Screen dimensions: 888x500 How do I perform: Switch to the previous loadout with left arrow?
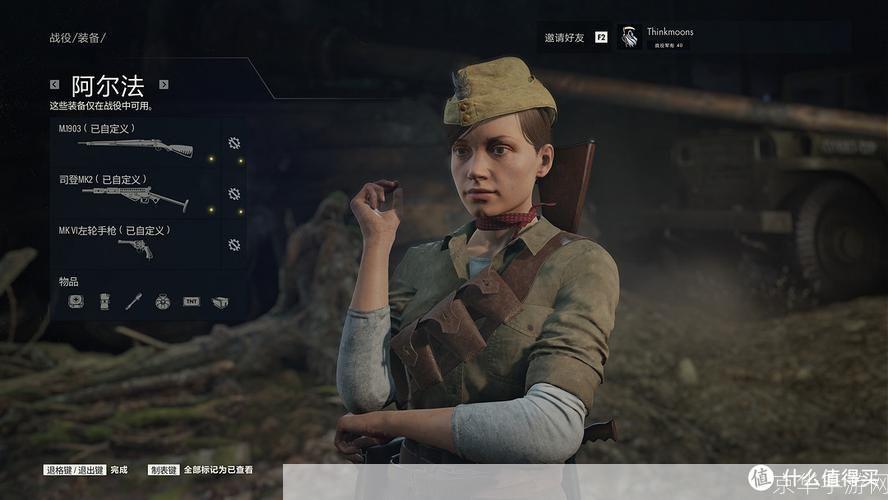(x=55, y=85)
